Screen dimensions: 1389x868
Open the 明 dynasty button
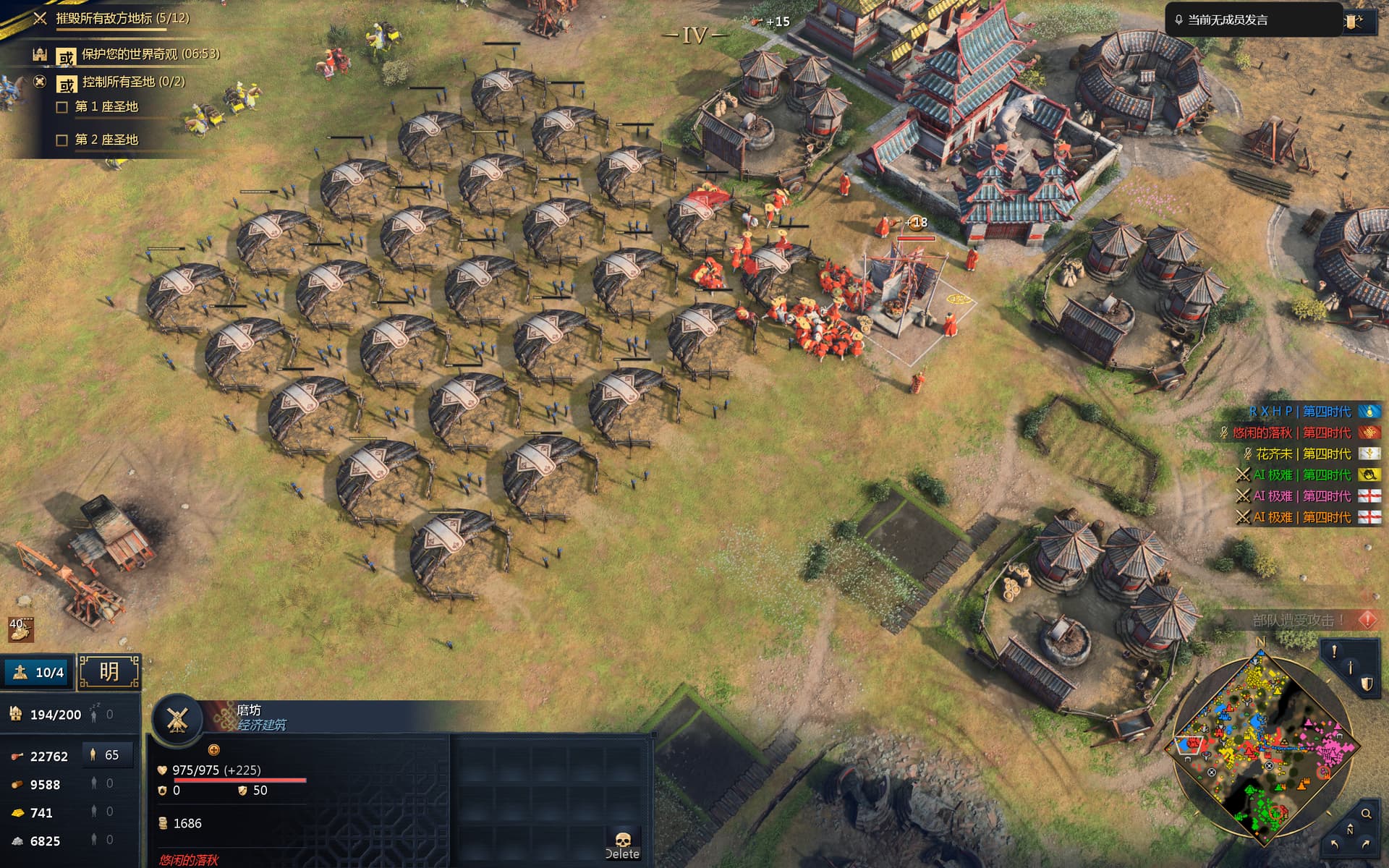pos(109,672)
